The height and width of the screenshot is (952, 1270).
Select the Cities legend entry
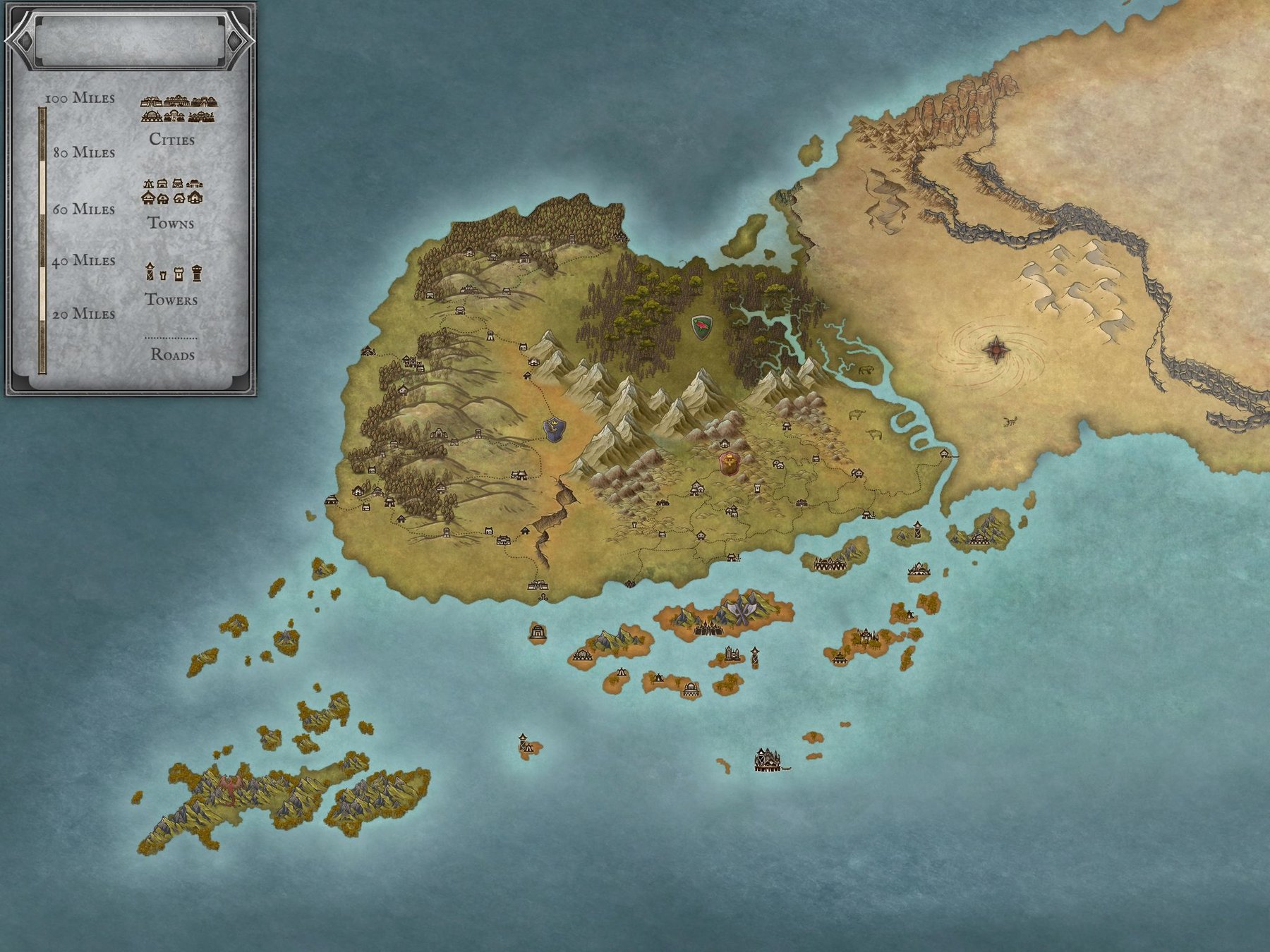pyautogui.click(x=173, y=120)
